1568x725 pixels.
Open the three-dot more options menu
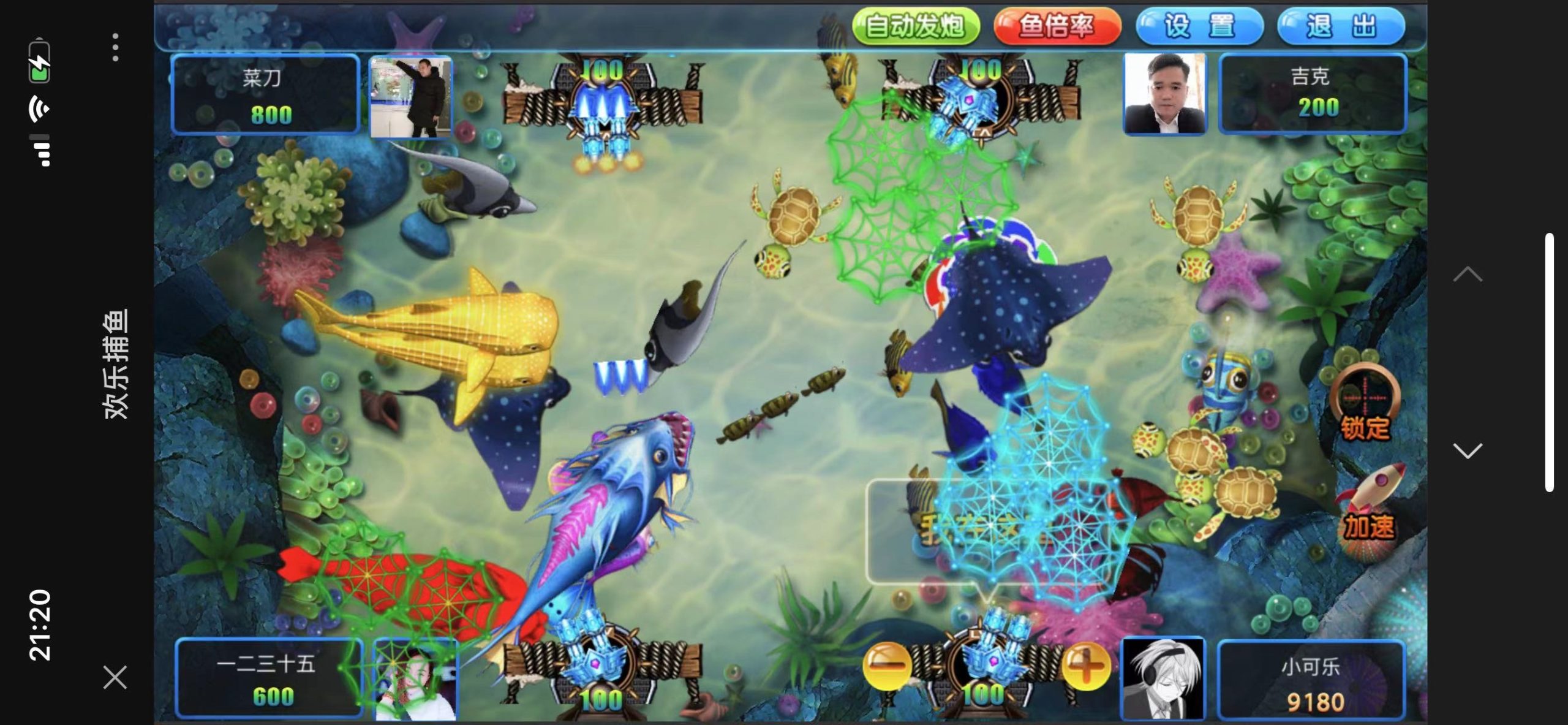pyautogui.click(x=115, y=47)
